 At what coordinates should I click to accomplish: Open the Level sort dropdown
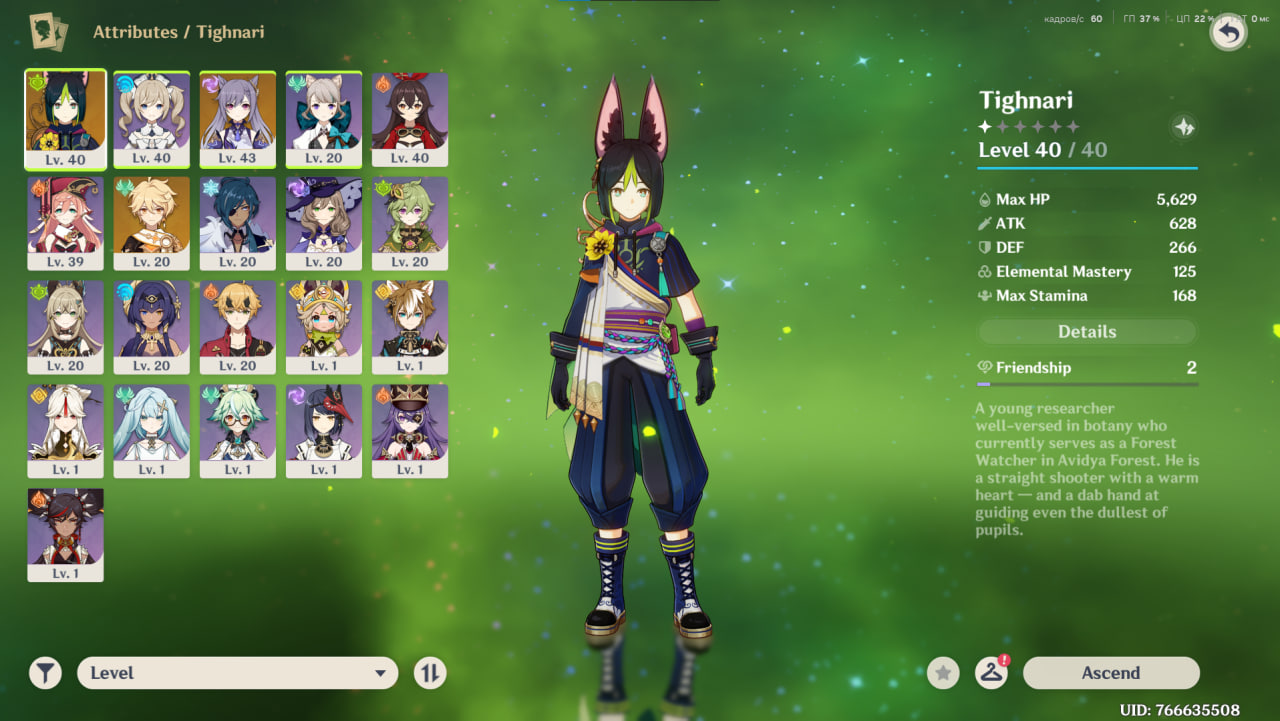tap(237, 673)
